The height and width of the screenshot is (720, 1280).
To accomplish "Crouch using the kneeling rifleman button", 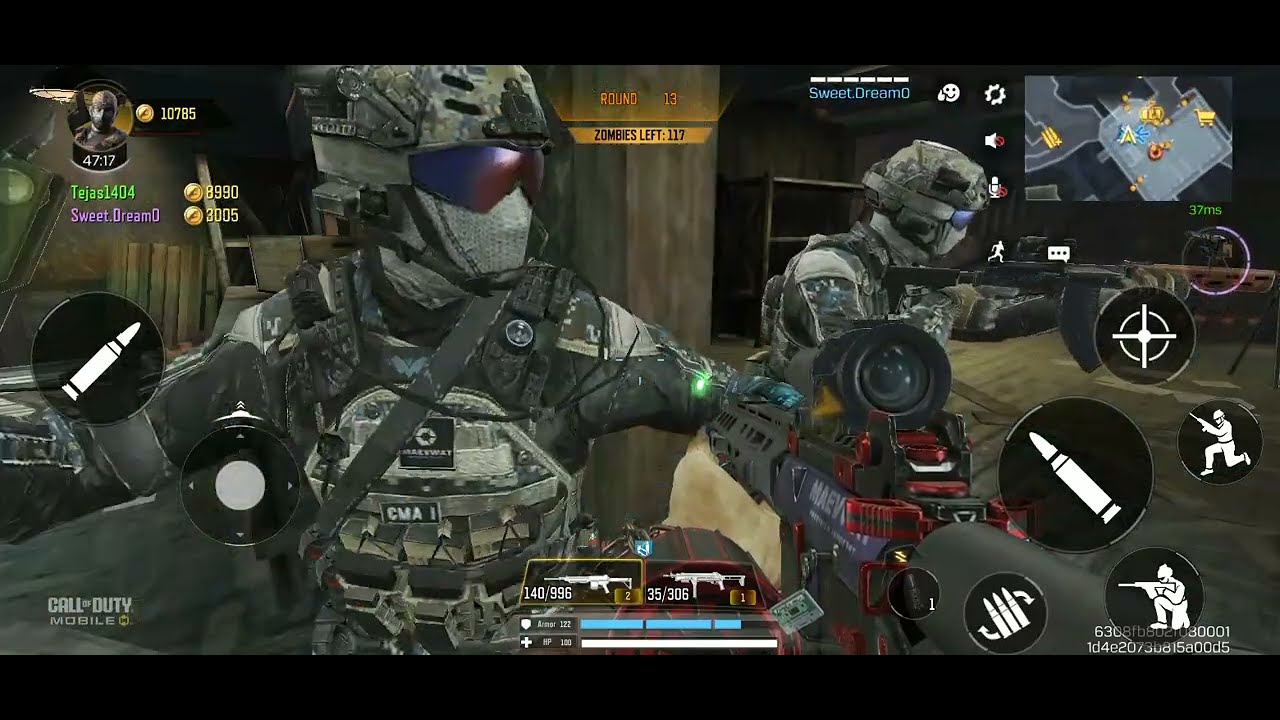I will coord(1155,589).
